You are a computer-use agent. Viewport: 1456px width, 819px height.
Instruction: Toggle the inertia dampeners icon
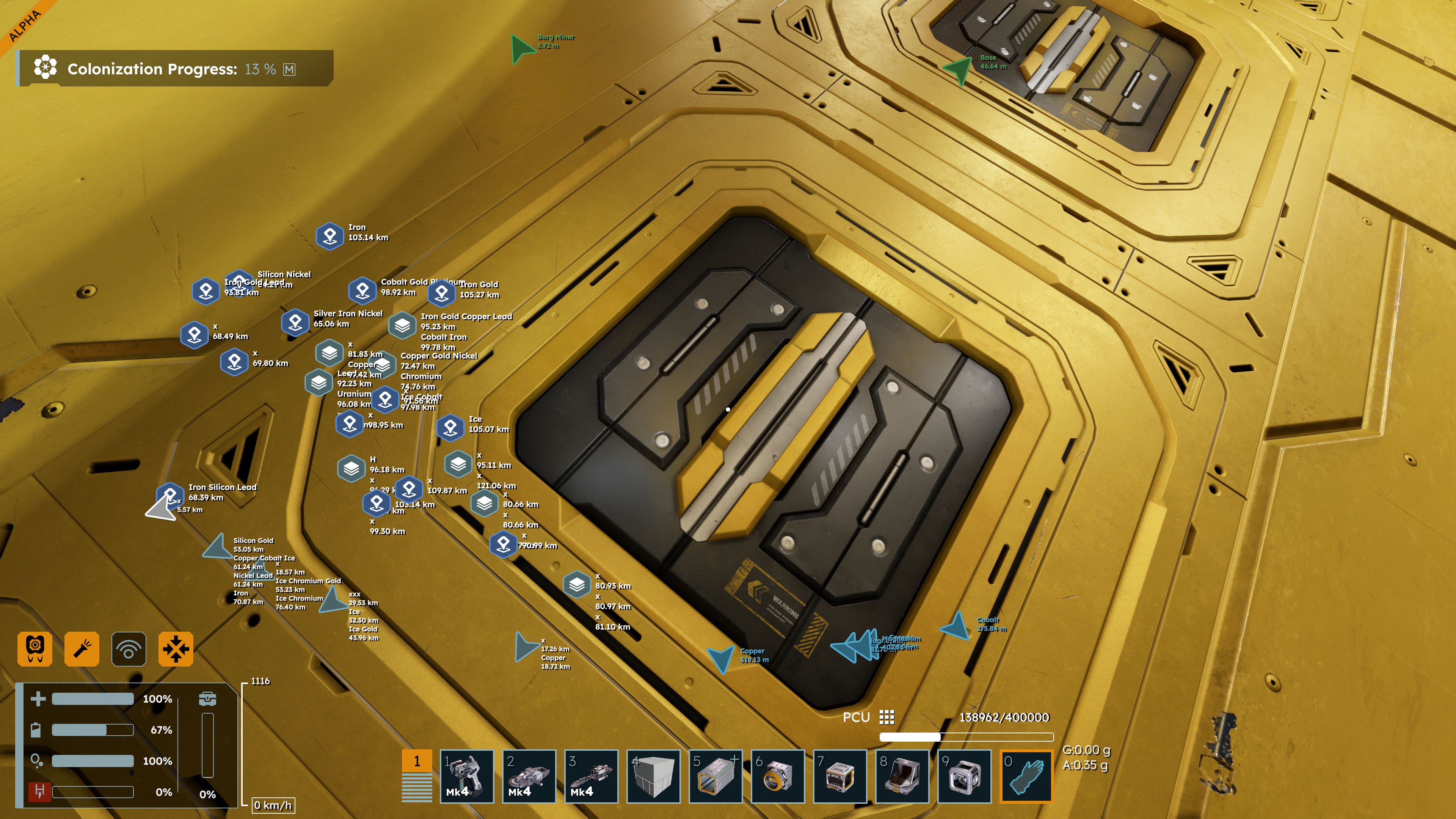pyautogui.click(x=176, y=649)
